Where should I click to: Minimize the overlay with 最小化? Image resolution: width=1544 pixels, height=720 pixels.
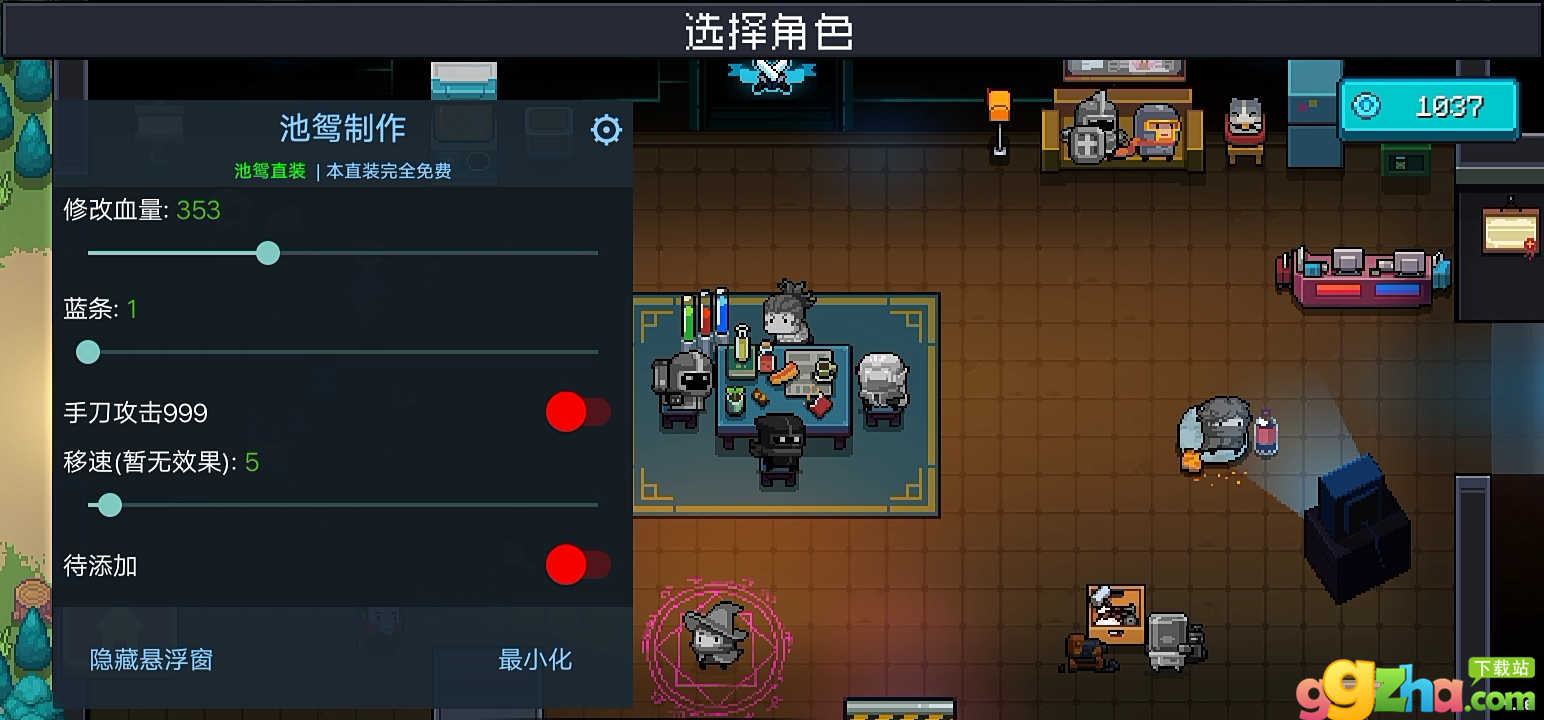coord(535,660)
